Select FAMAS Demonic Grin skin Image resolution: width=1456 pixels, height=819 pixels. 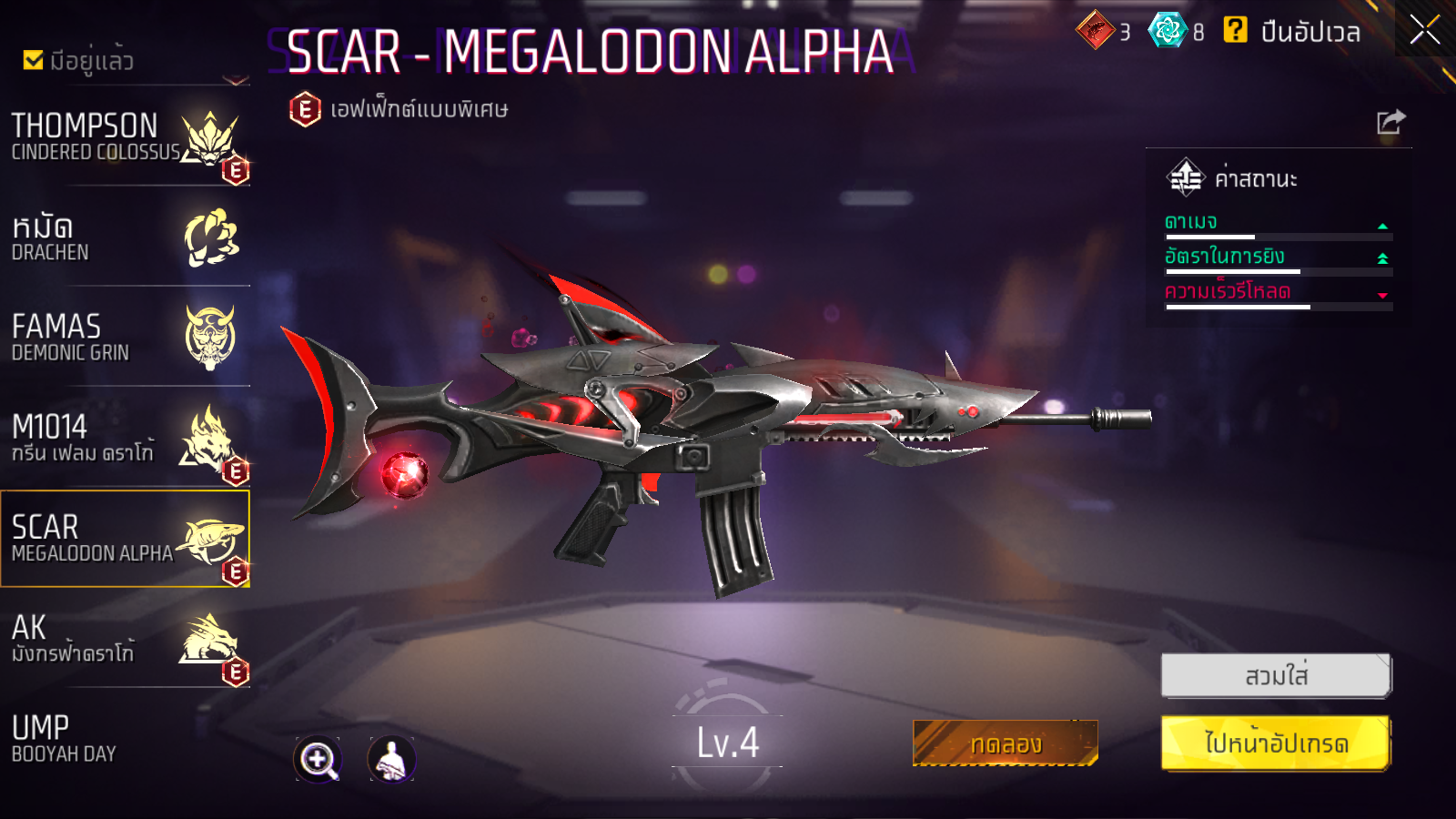(x=125, y=338)
